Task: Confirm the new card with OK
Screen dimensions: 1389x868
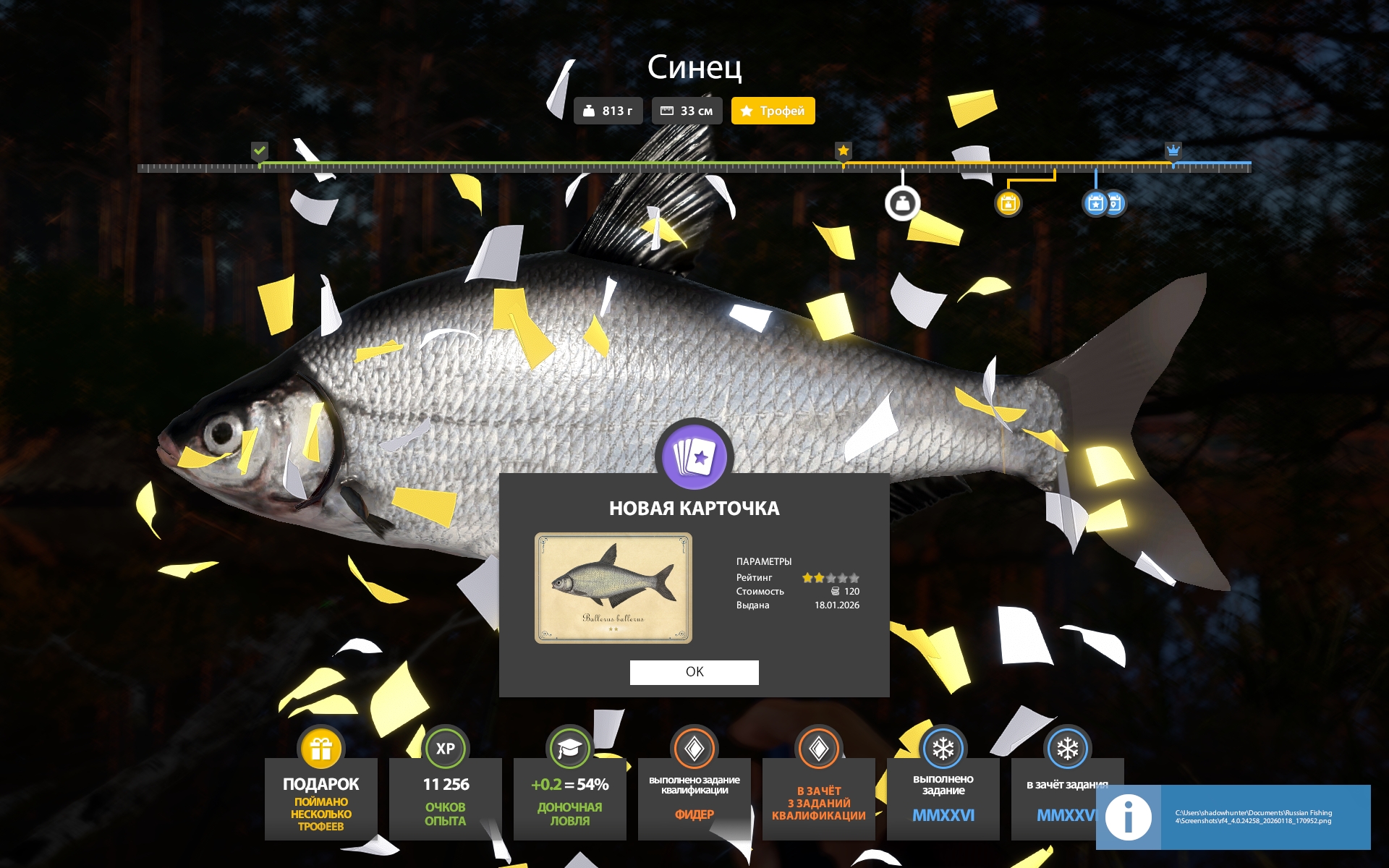Action: 694,672
